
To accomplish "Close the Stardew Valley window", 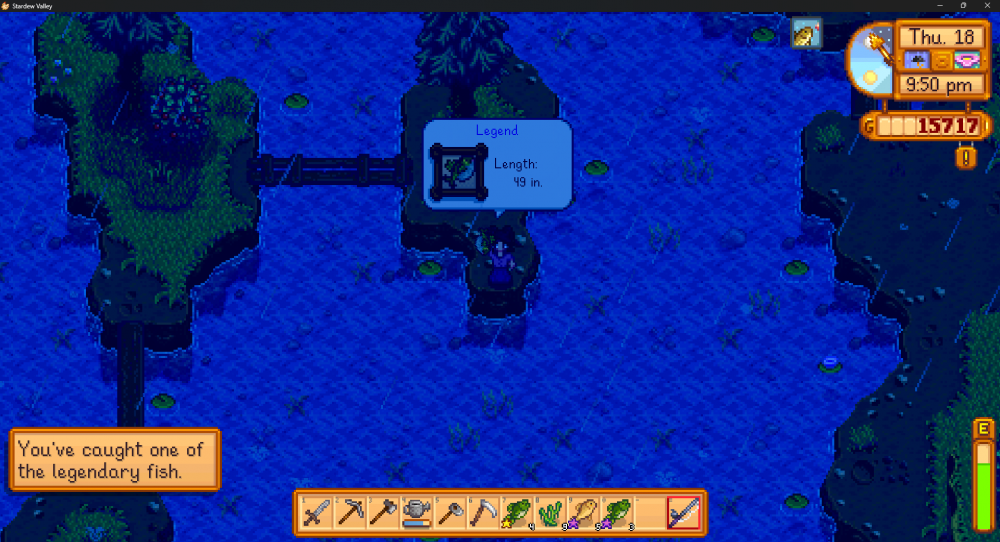I will (x=987, y=5).
